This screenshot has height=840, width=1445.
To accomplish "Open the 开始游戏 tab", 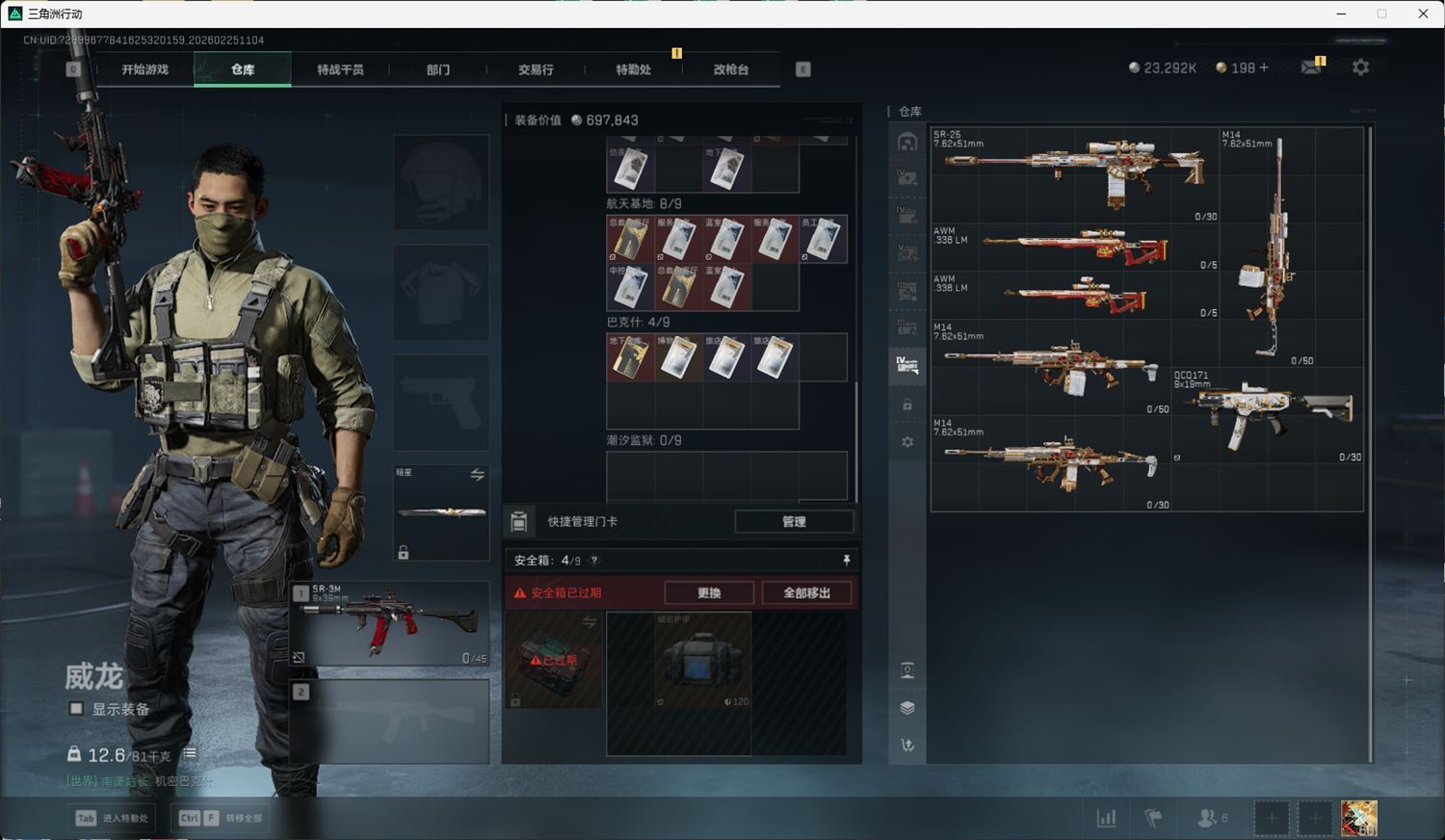I will click(x=144, y=69).
